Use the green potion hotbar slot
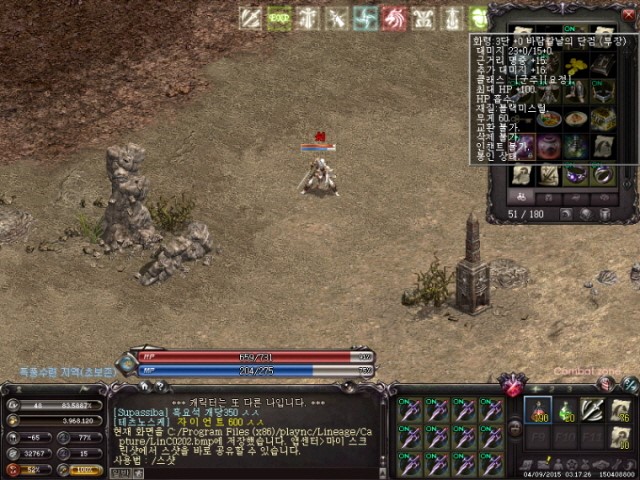 pyautogui.click(x=565, y=410)
